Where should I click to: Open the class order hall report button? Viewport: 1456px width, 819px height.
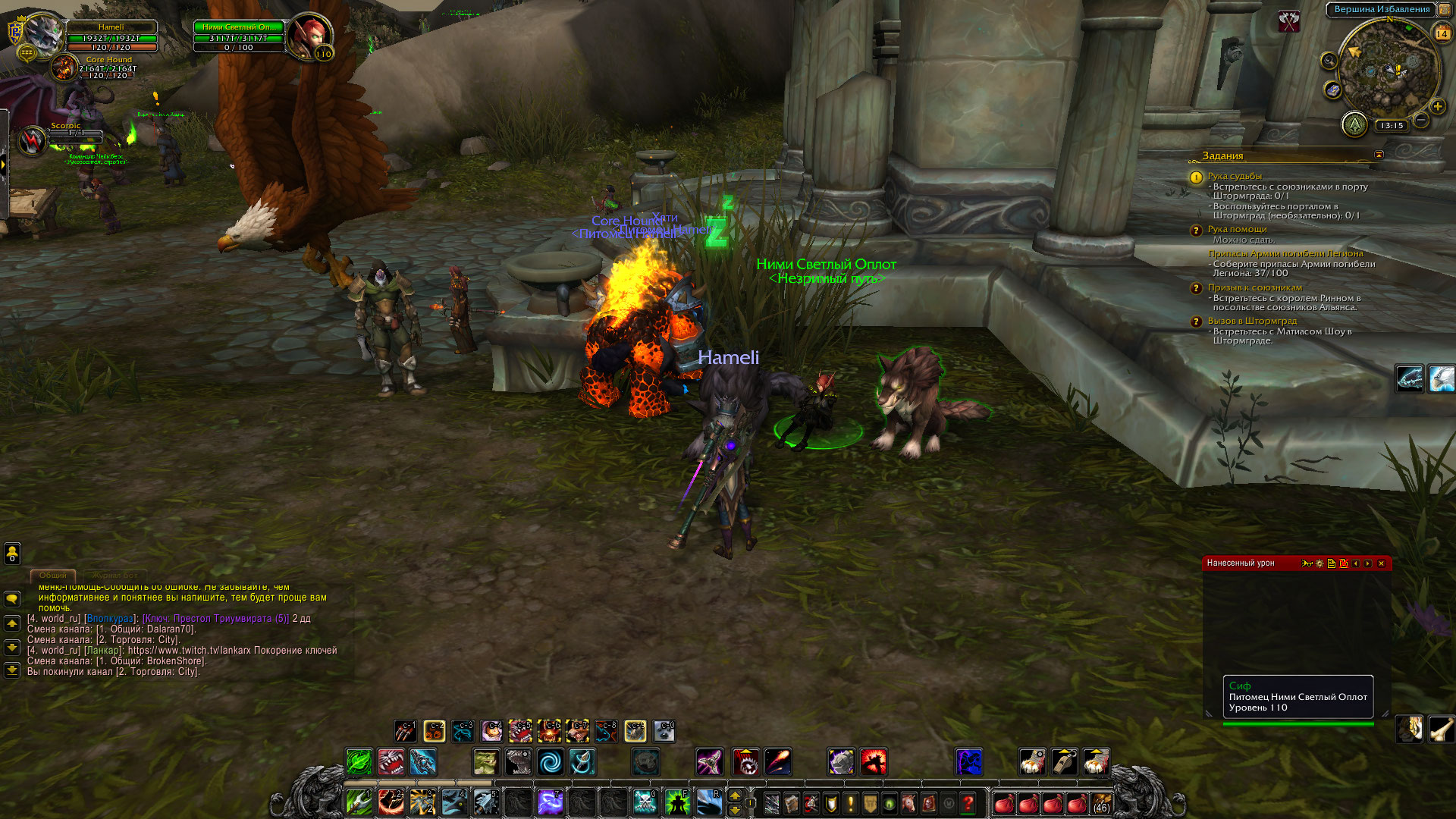1354,124
